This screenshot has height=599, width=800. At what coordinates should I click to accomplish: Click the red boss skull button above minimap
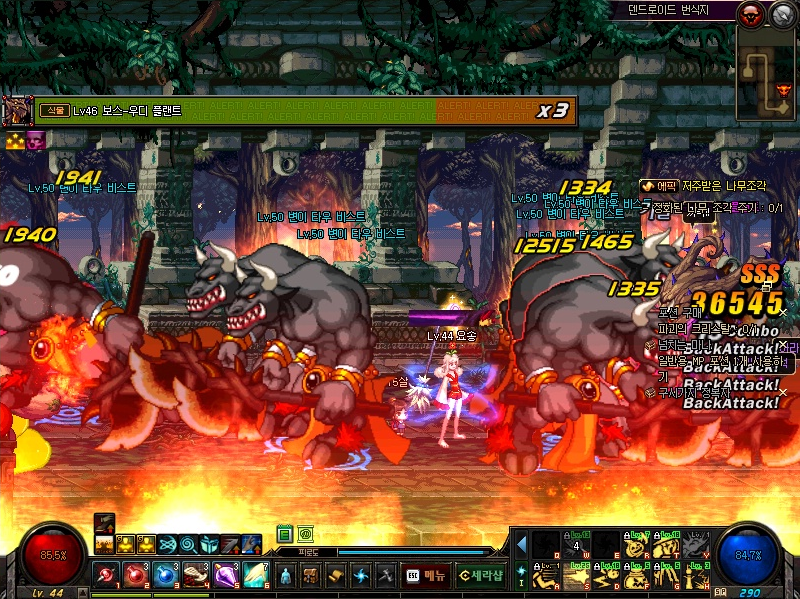point(750,13)
